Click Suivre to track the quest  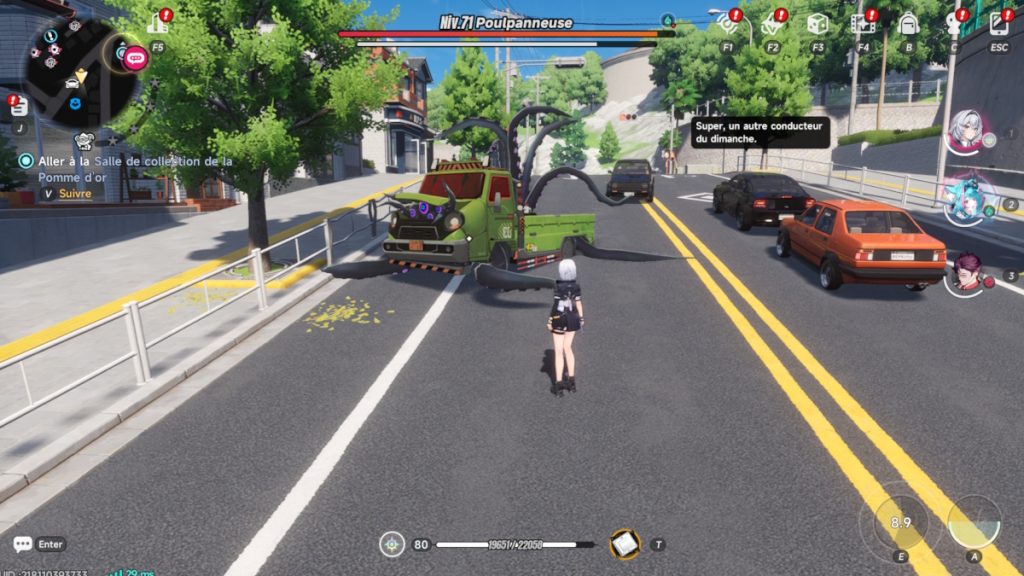click(74, 194)
